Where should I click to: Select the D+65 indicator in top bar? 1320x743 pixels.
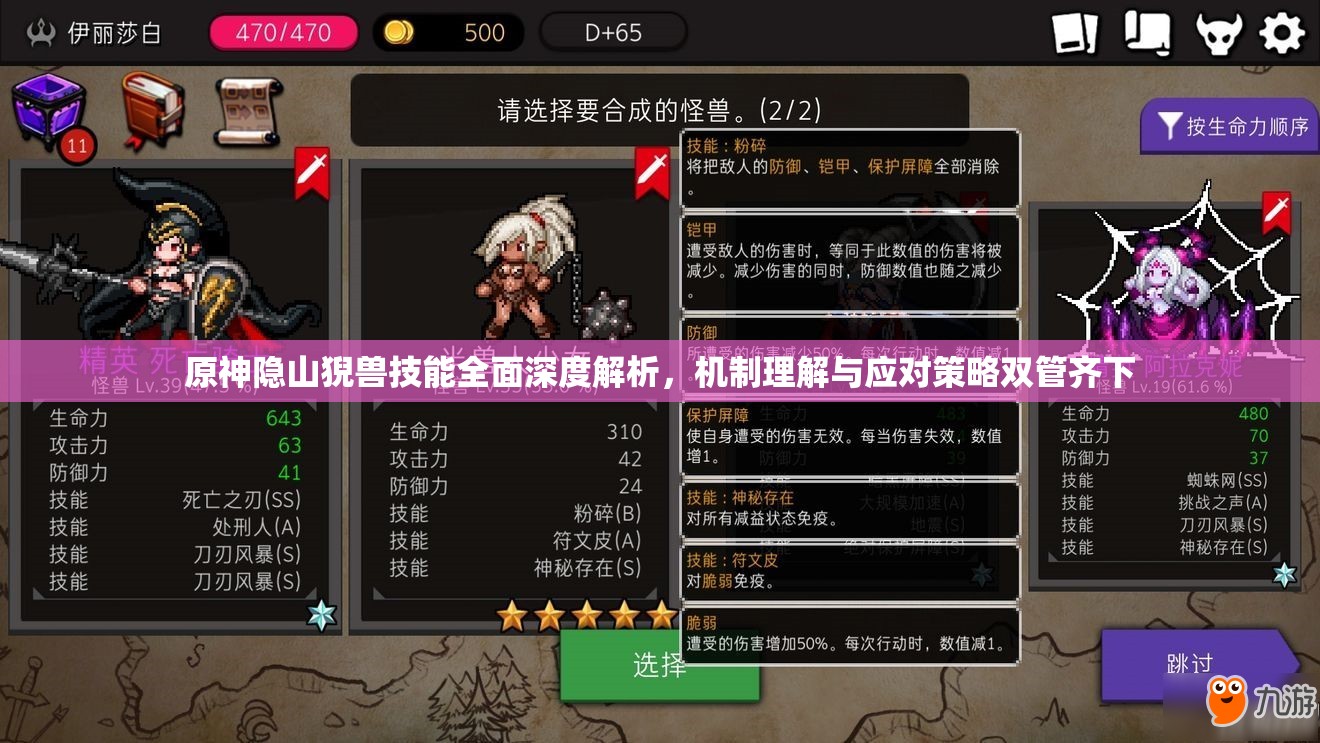[613, 31]
